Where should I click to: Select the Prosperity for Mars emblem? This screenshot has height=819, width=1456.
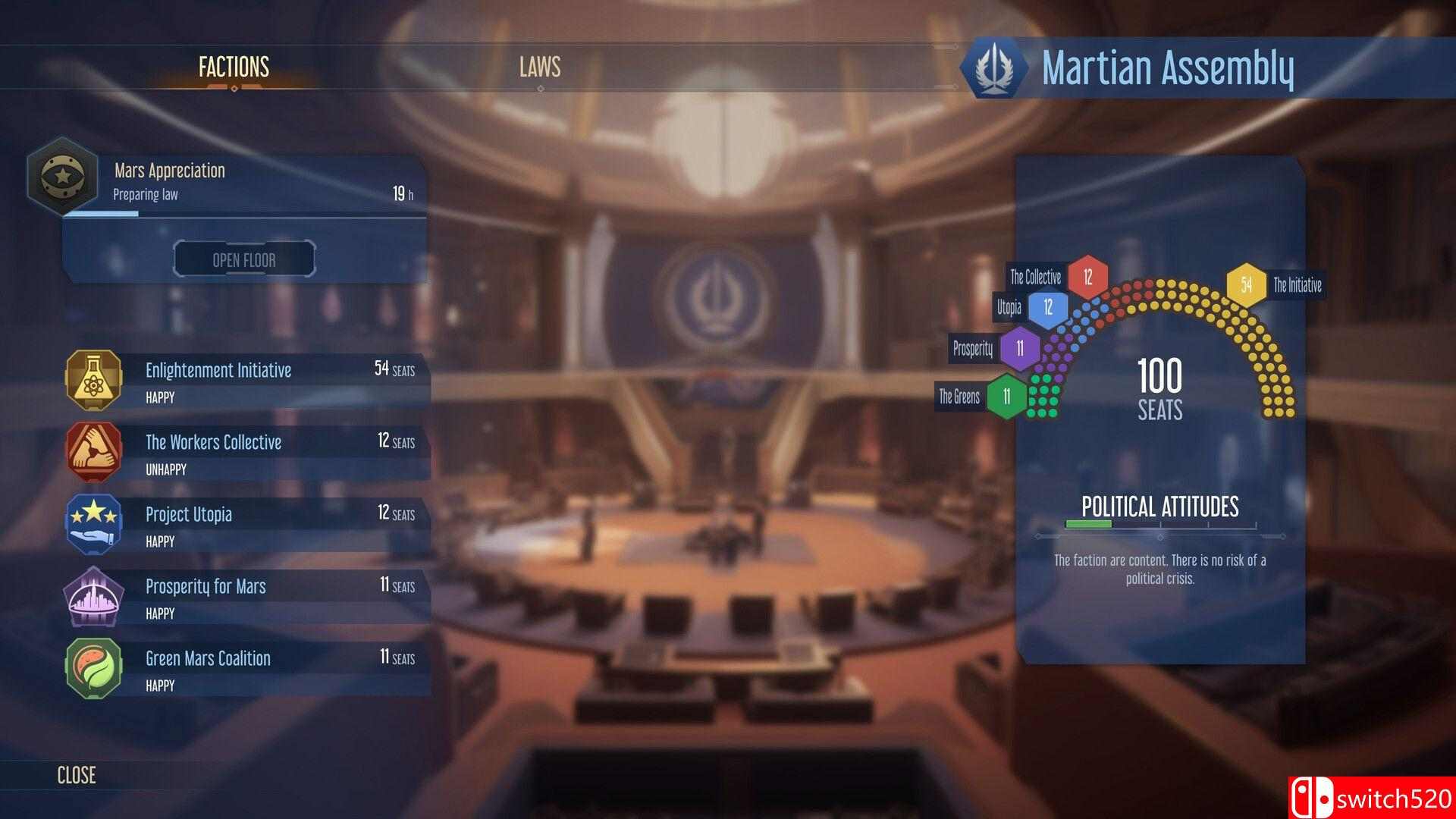click(93, 596)
